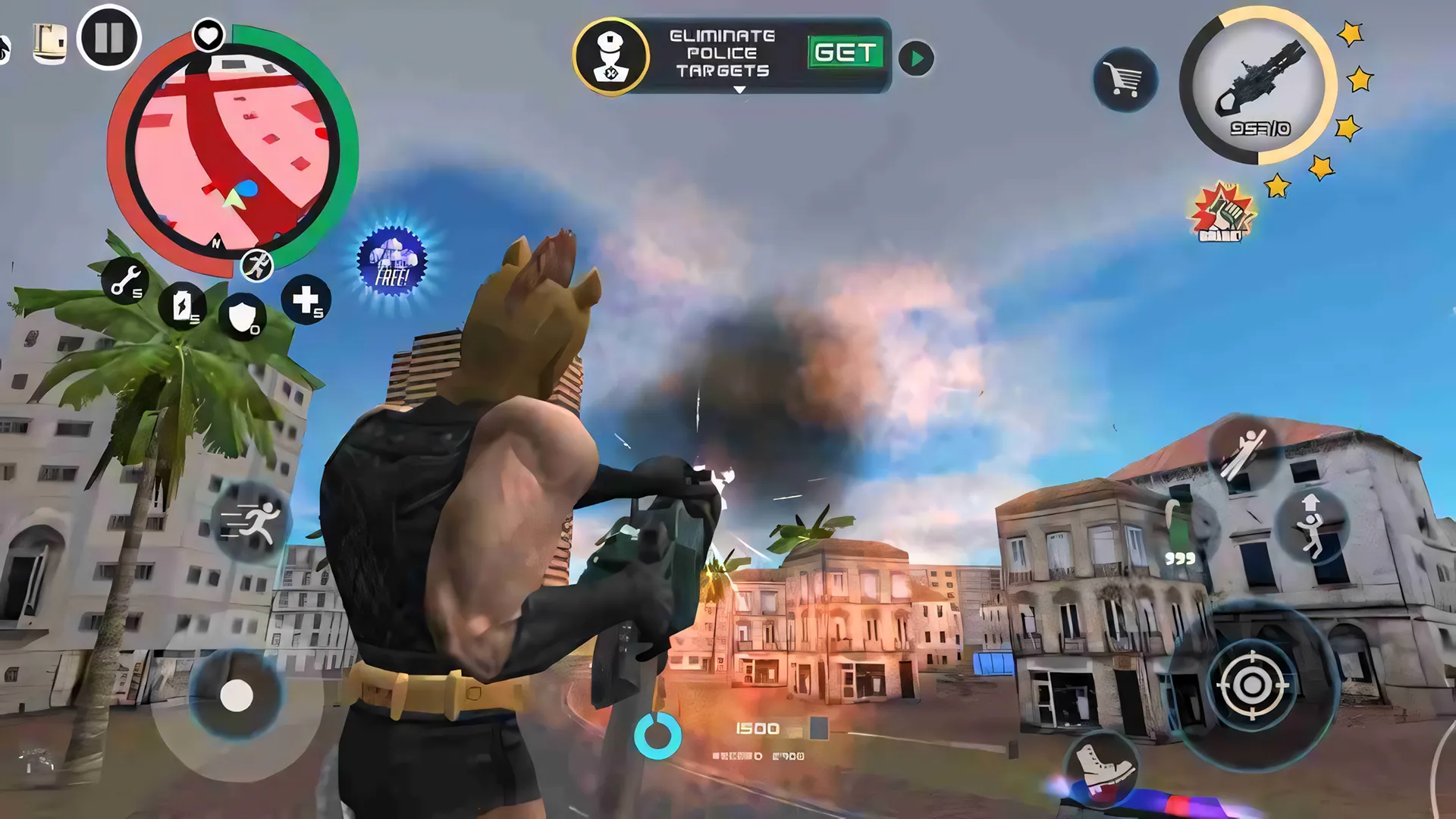Toggle the runner icon beside the minimap
The width and height of the screenshot is (1456, 819).
[x=259, y=265]
